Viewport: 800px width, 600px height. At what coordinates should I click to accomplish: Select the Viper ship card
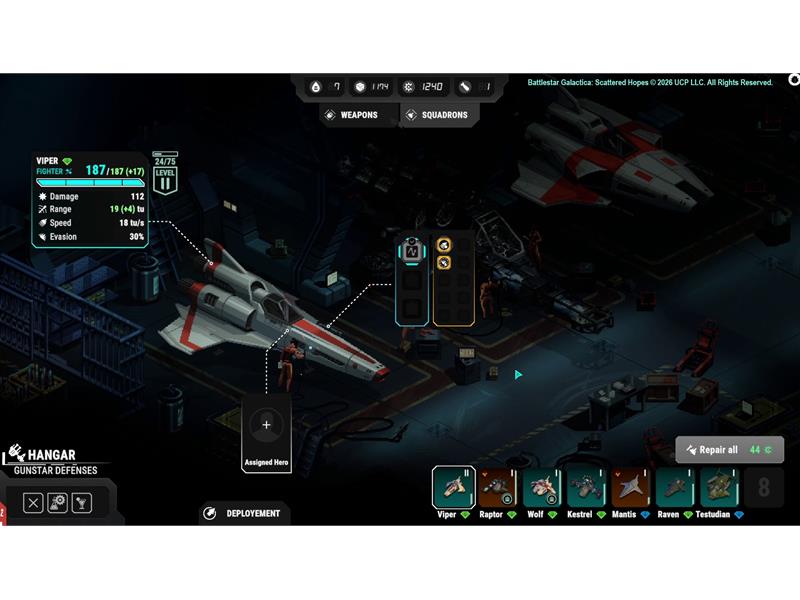pyautogui.click(x=453, y=487)
